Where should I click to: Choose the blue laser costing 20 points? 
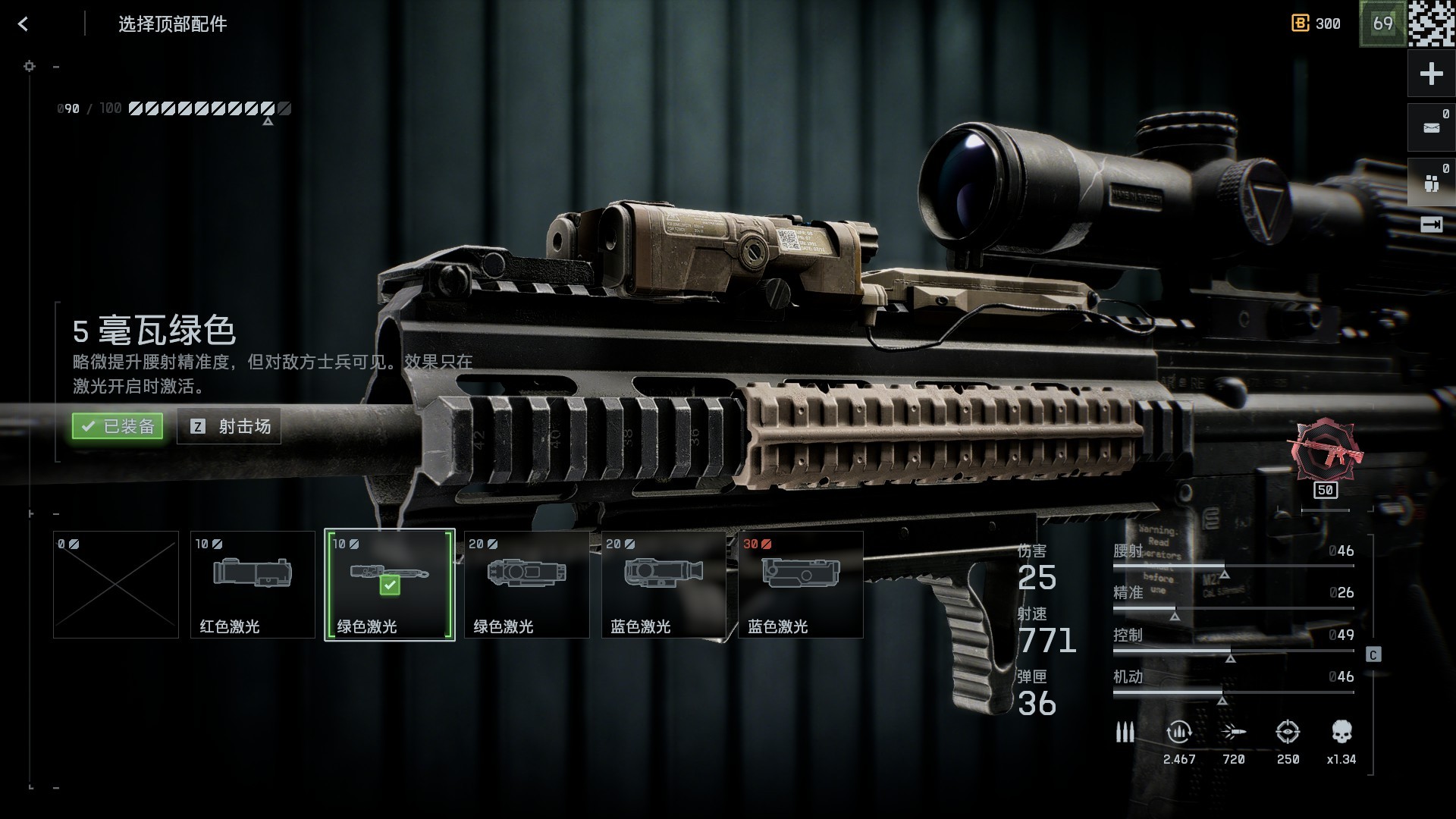[664, 585]
